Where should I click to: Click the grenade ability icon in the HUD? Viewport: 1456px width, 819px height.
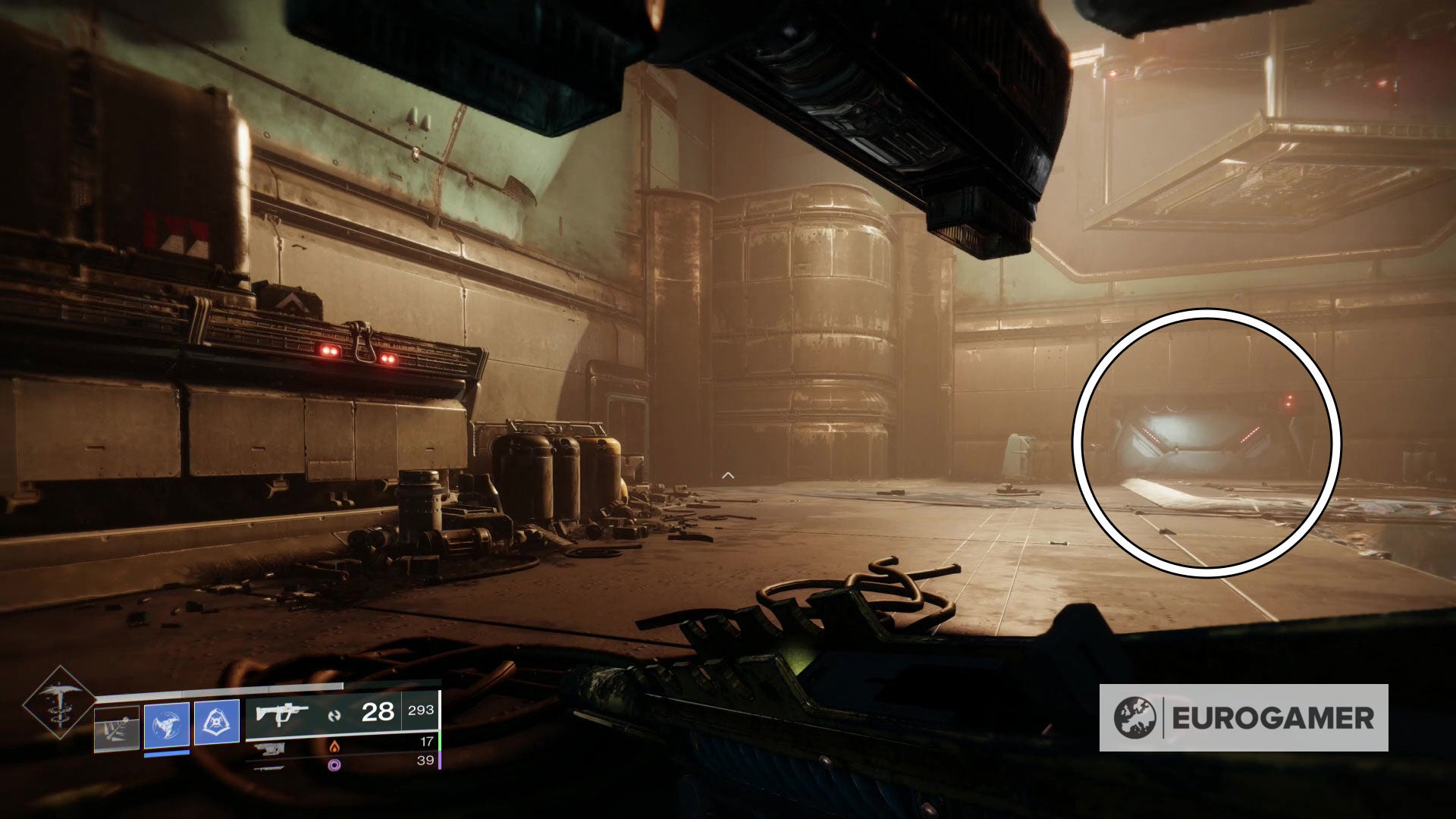(x=217, y=721)
